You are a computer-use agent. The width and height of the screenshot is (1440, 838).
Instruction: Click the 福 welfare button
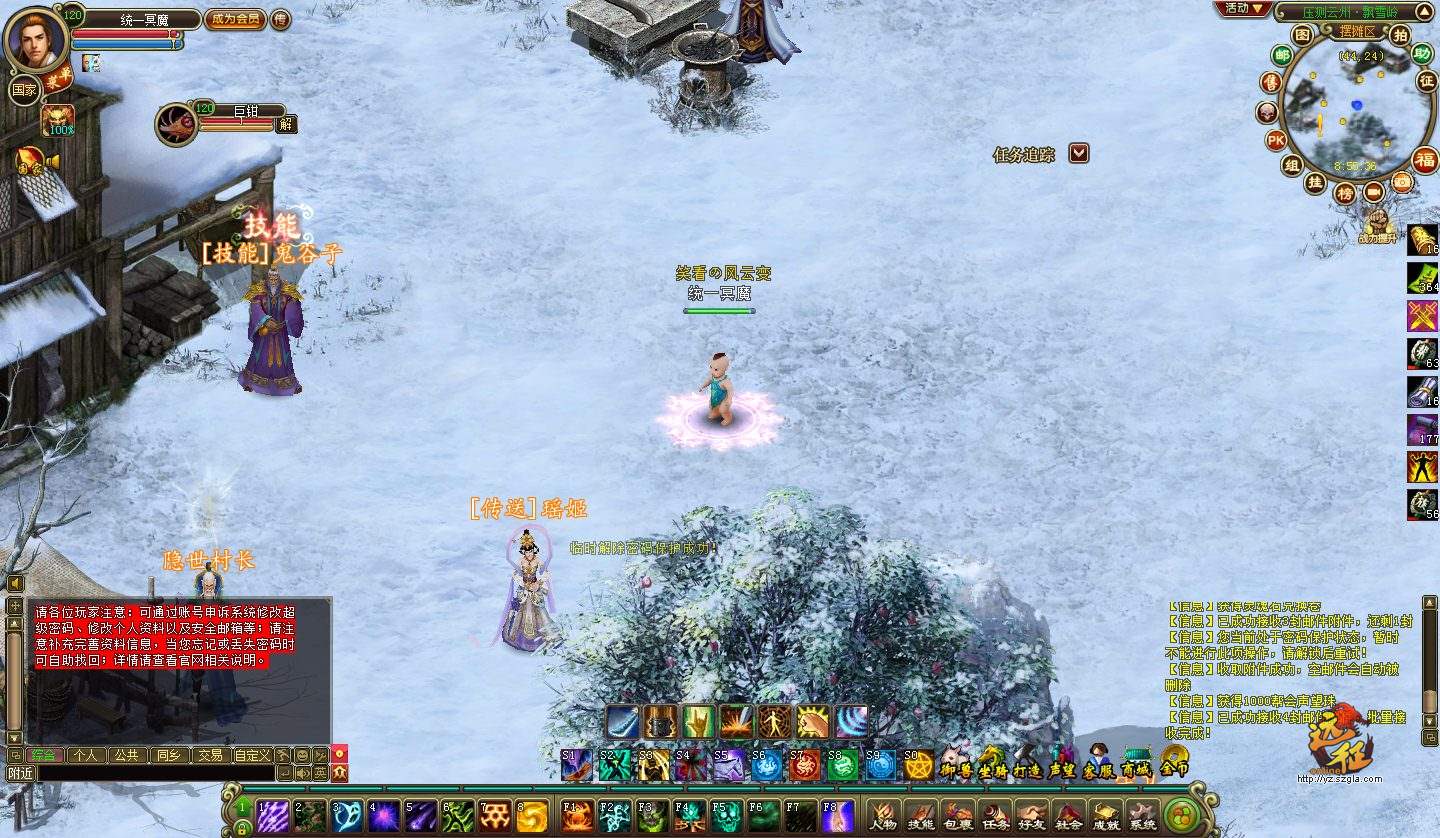tap(1424, 159)
